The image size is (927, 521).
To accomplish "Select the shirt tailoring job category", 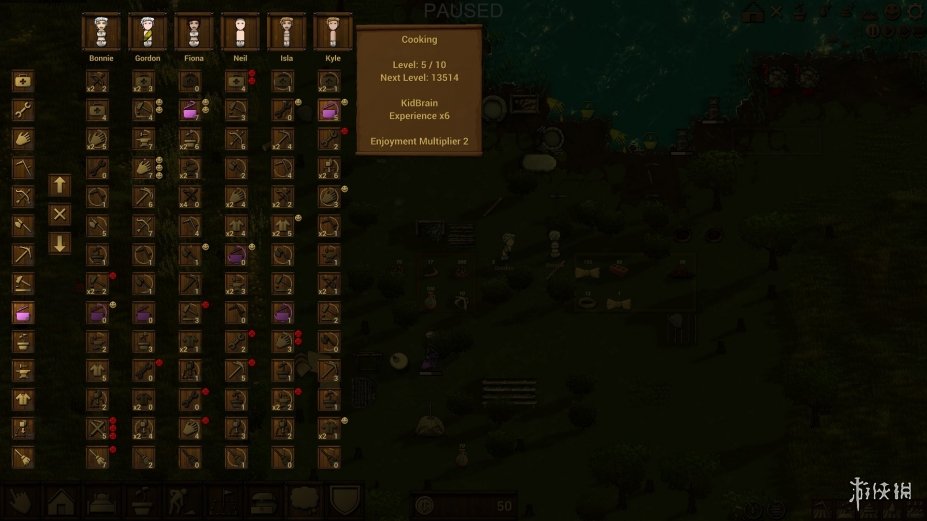I will tap(23, 400).
